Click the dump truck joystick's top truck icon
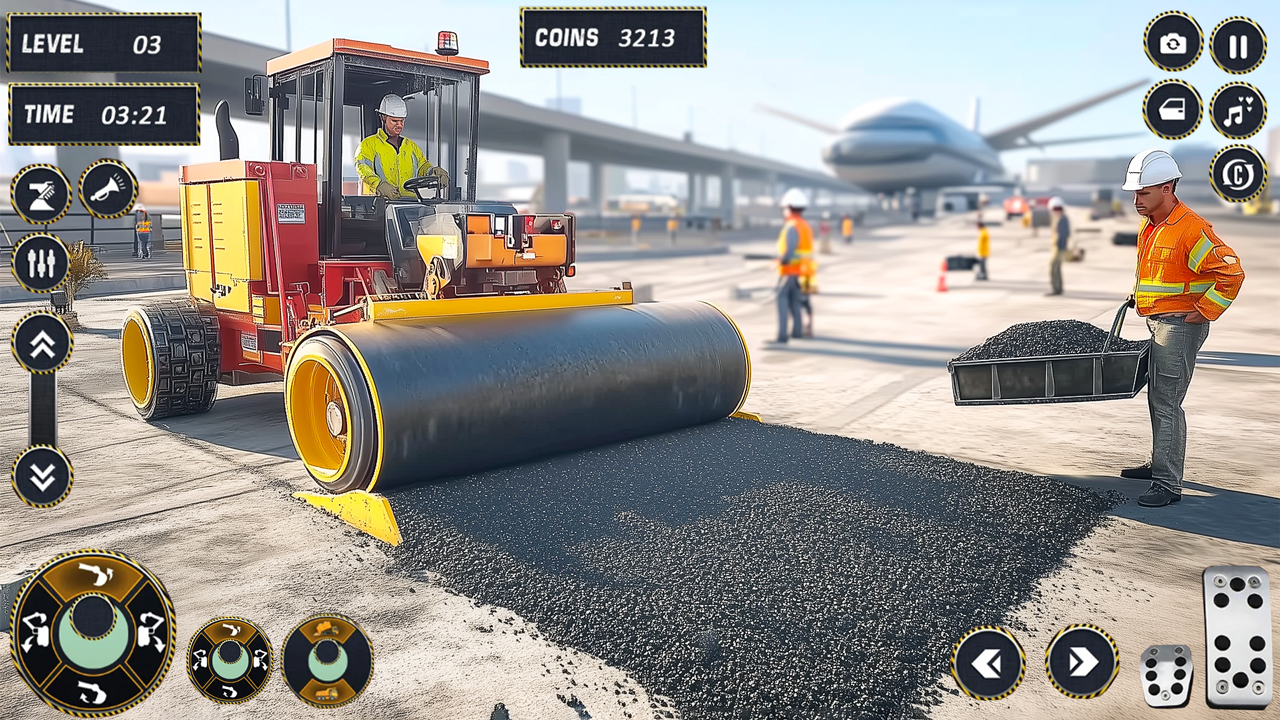This screenshot has height=720, width=1280. pos(327,630)
